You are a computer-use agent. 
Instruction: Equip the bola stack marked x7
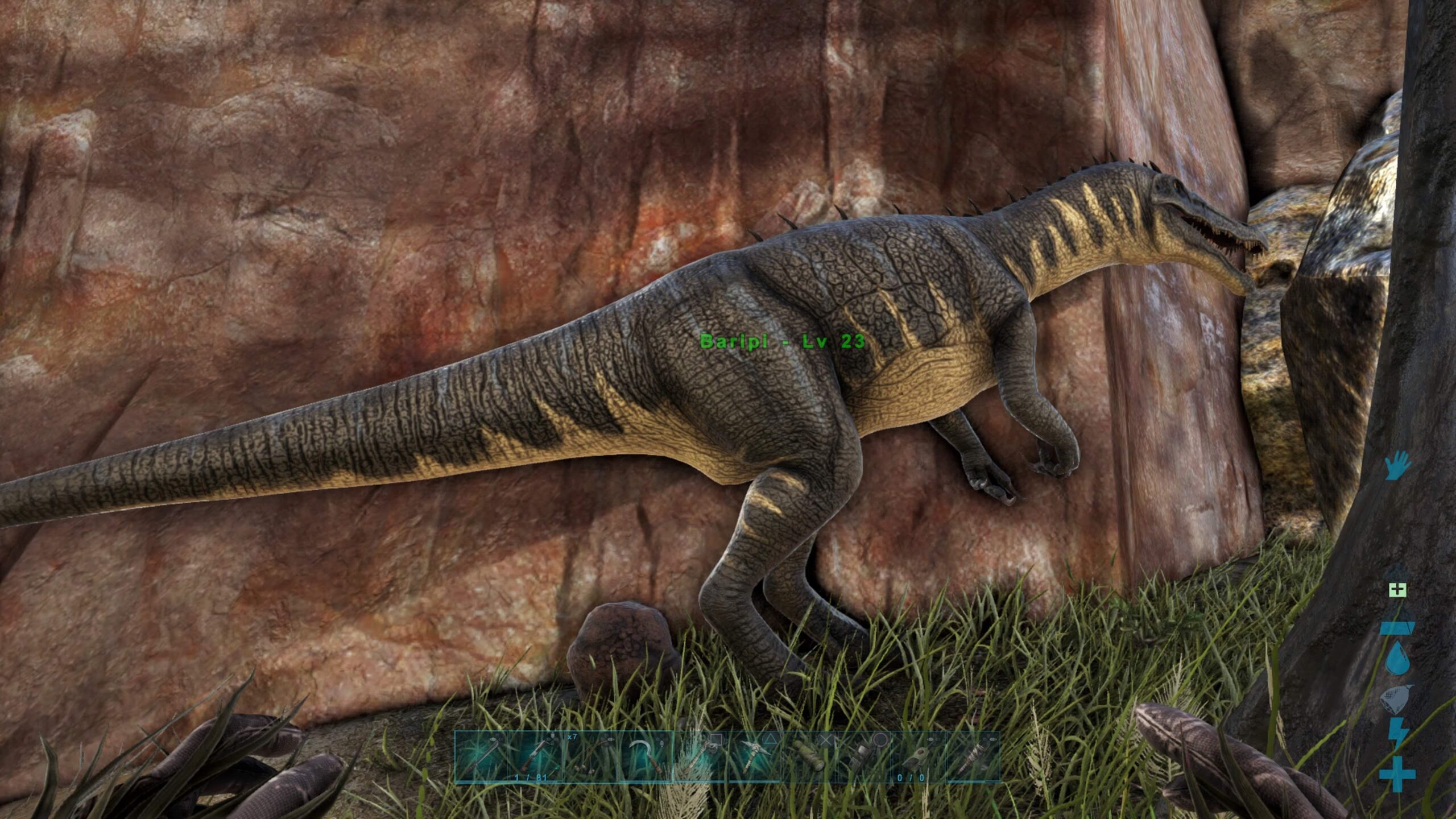pos(590,756)
